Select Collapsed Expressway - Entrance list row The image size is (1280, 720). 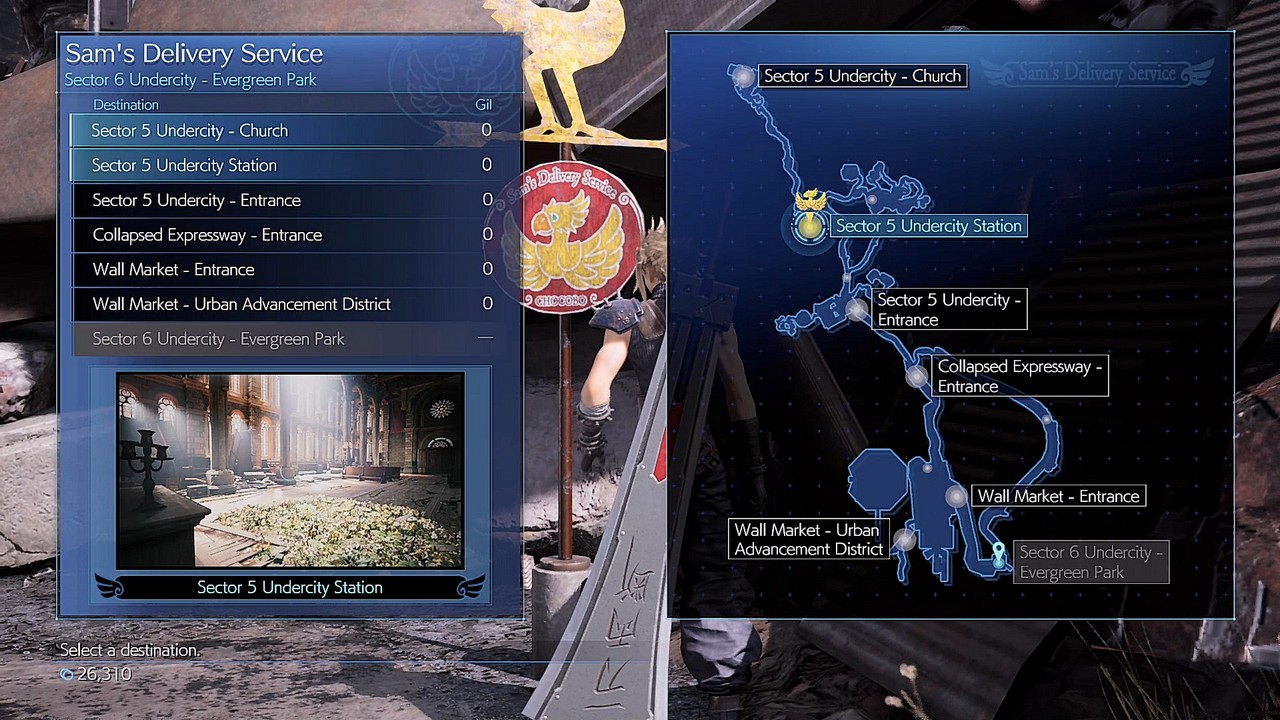[290, 235]
